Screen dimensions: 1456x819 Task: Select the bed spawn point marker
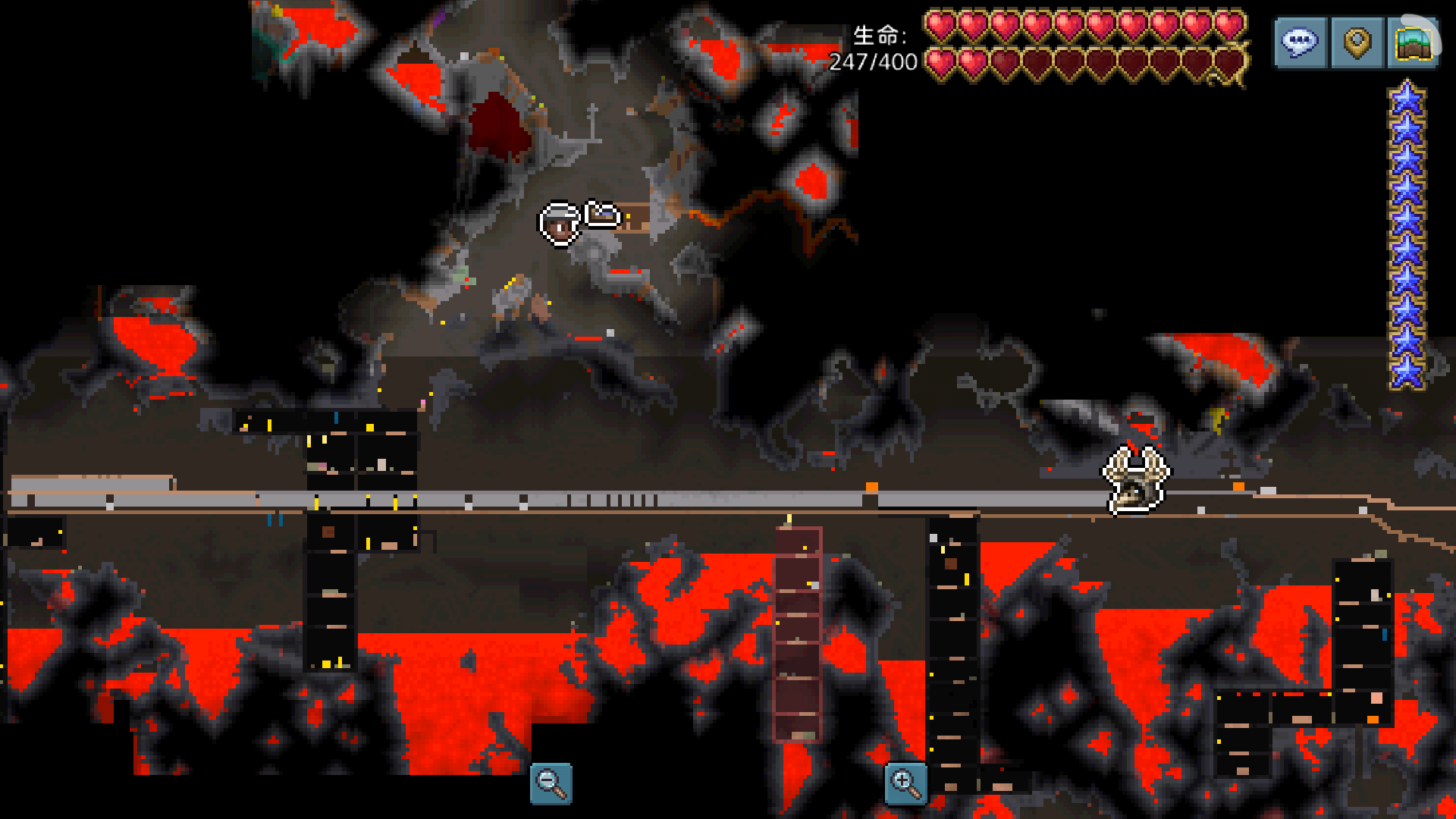pyautogui.click(x=603, y=215)
